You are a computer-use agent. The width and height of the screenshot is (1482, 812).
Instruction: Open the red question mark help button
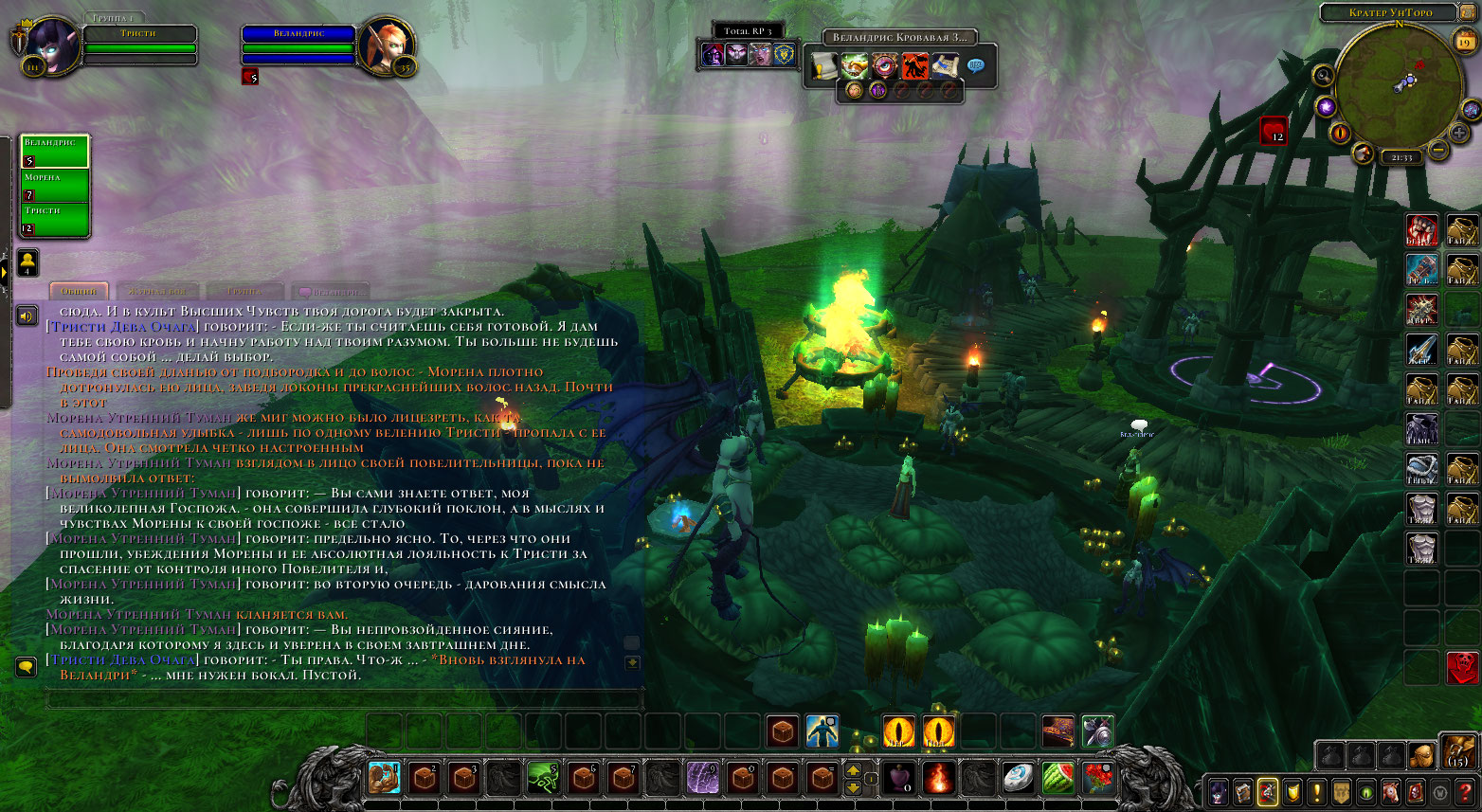[x=1466, y=791]
